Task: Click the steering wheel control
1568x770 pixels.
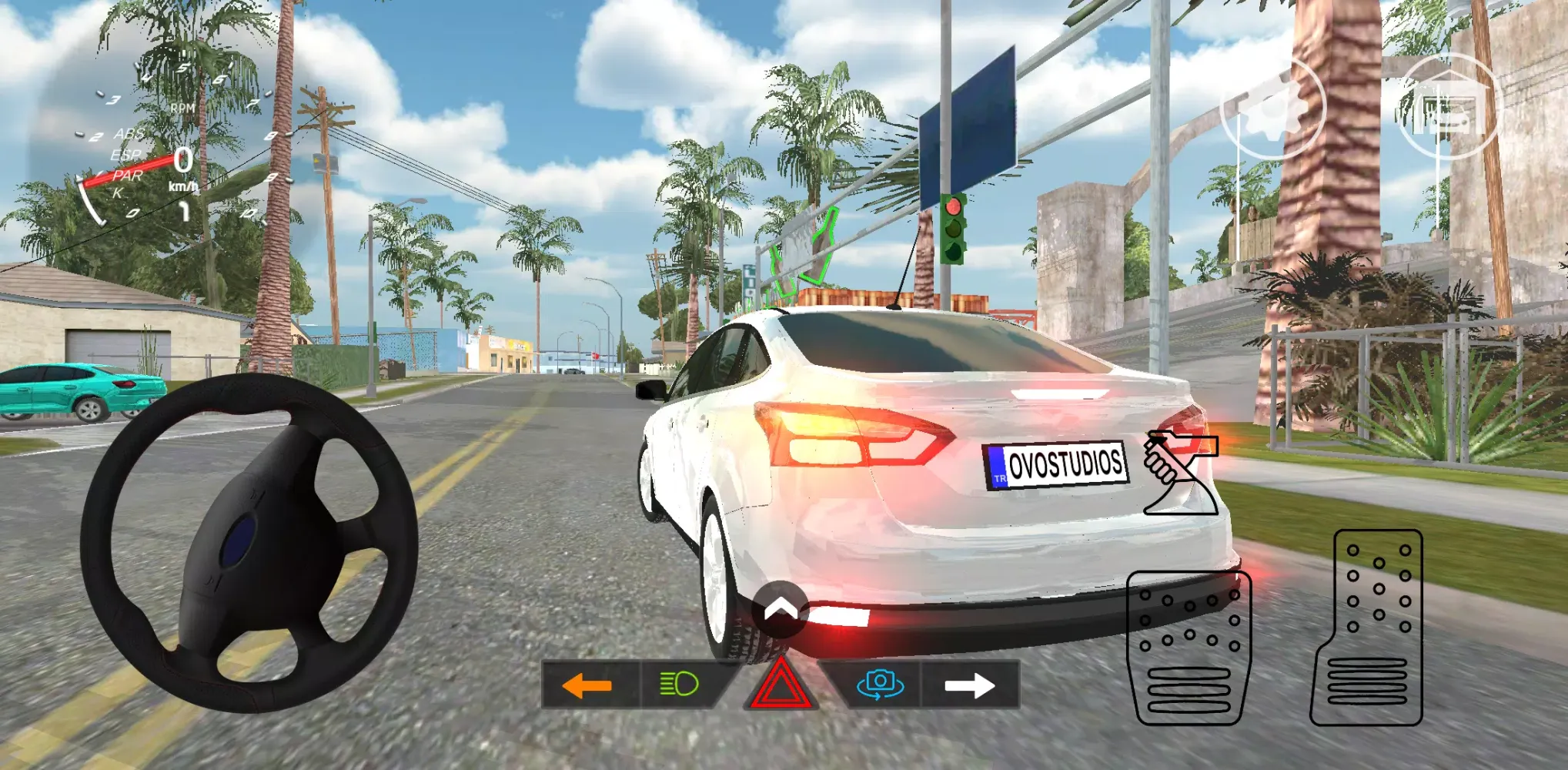Action: click(249, 543)
